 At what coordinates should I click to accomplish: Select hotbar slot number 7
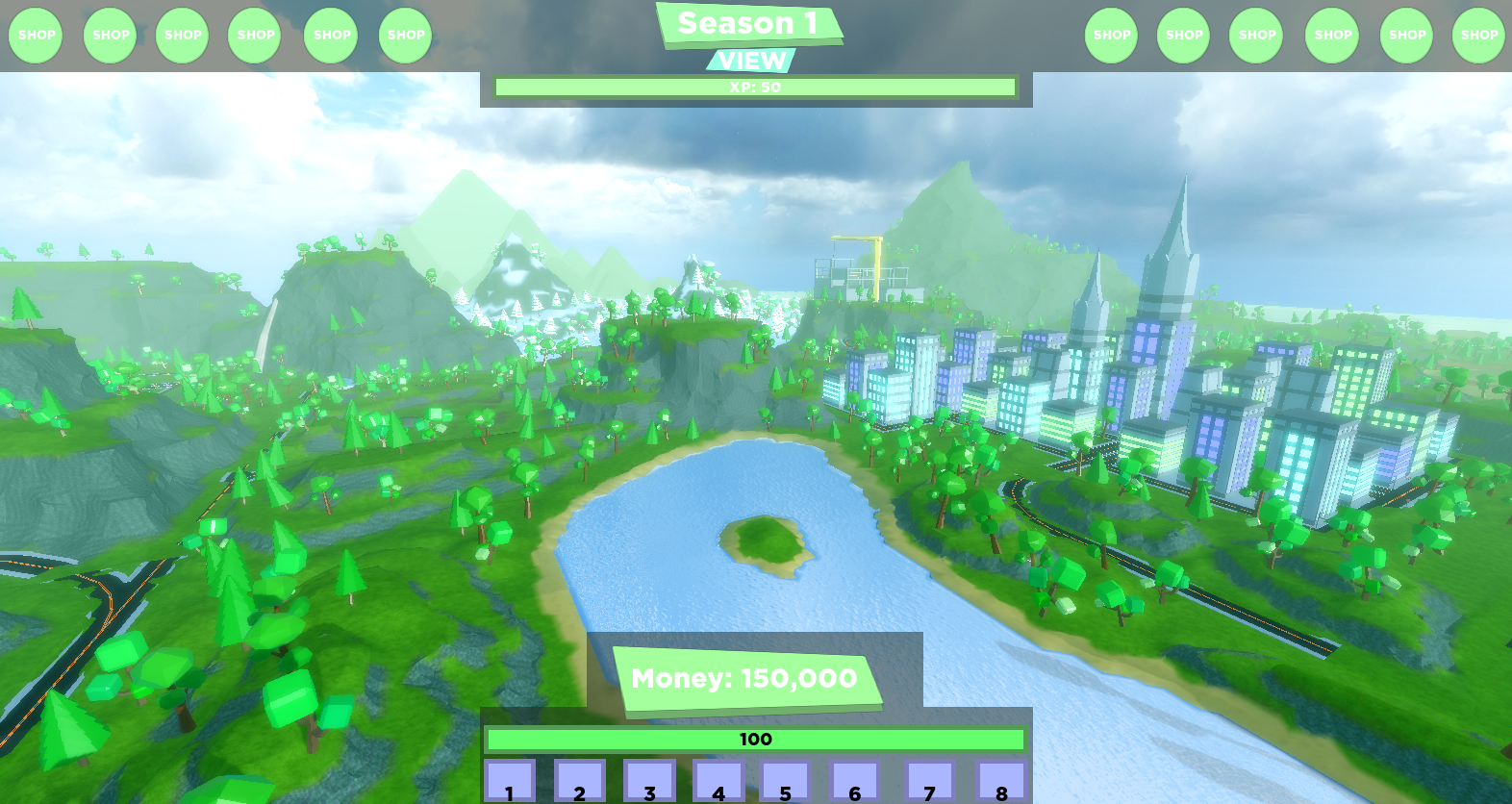[x=929, y=782]
